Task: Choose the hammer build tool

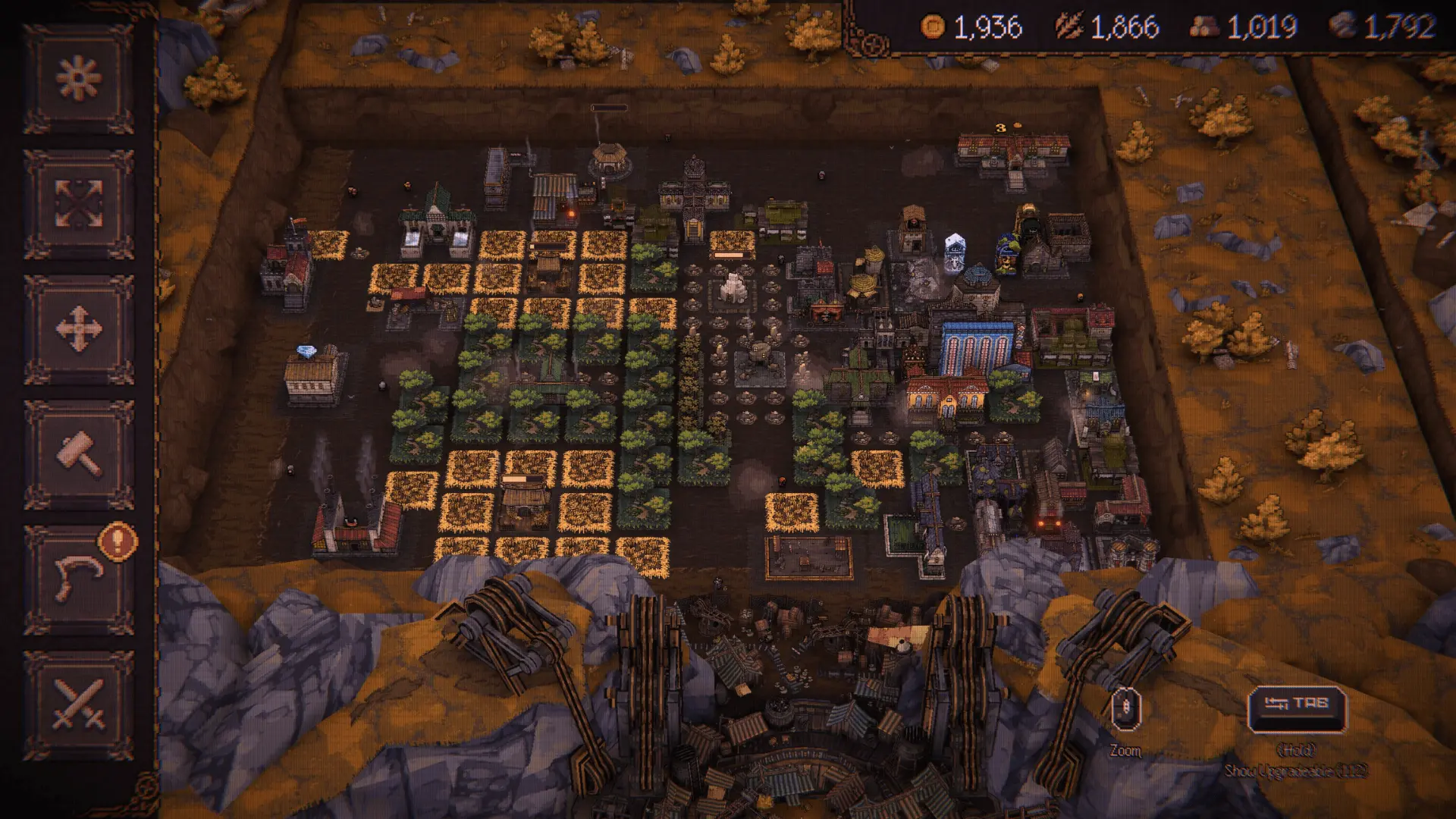Action: point(79,454)
